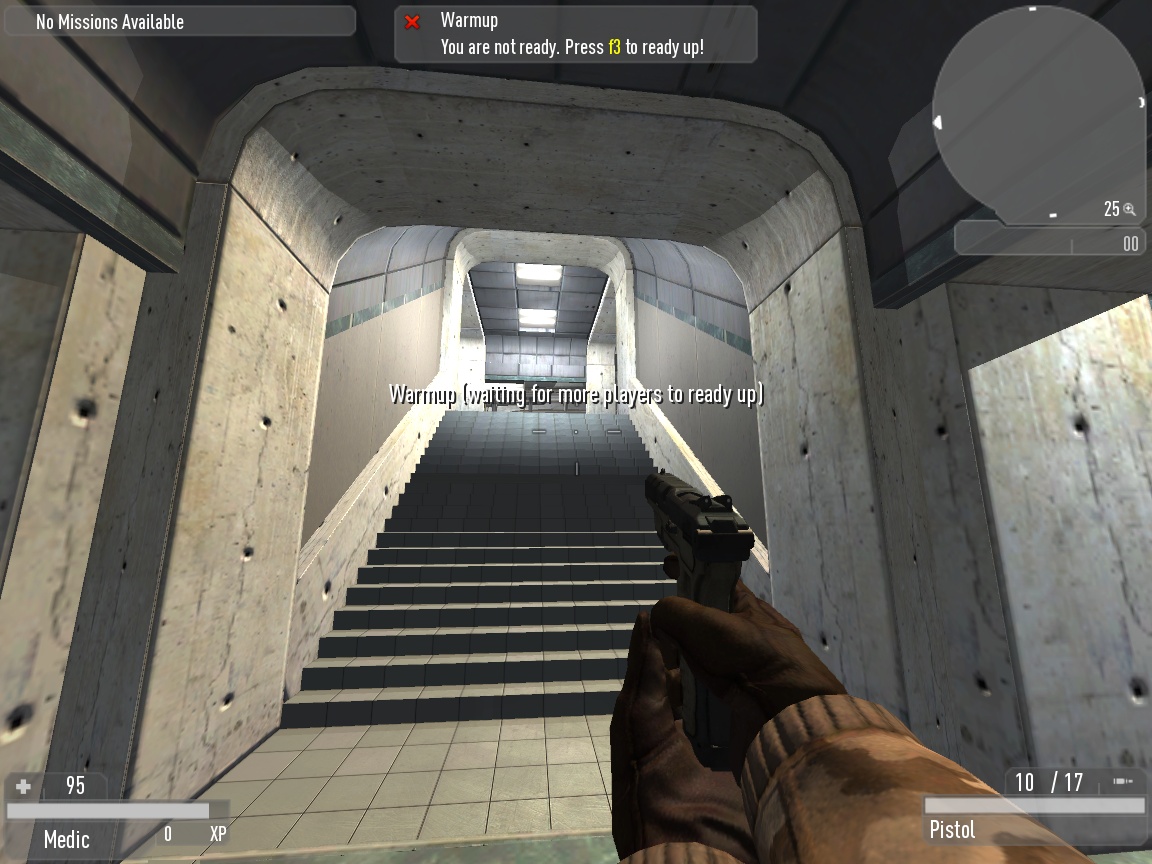Open the No Missions Available tracker

coord(180,21)
